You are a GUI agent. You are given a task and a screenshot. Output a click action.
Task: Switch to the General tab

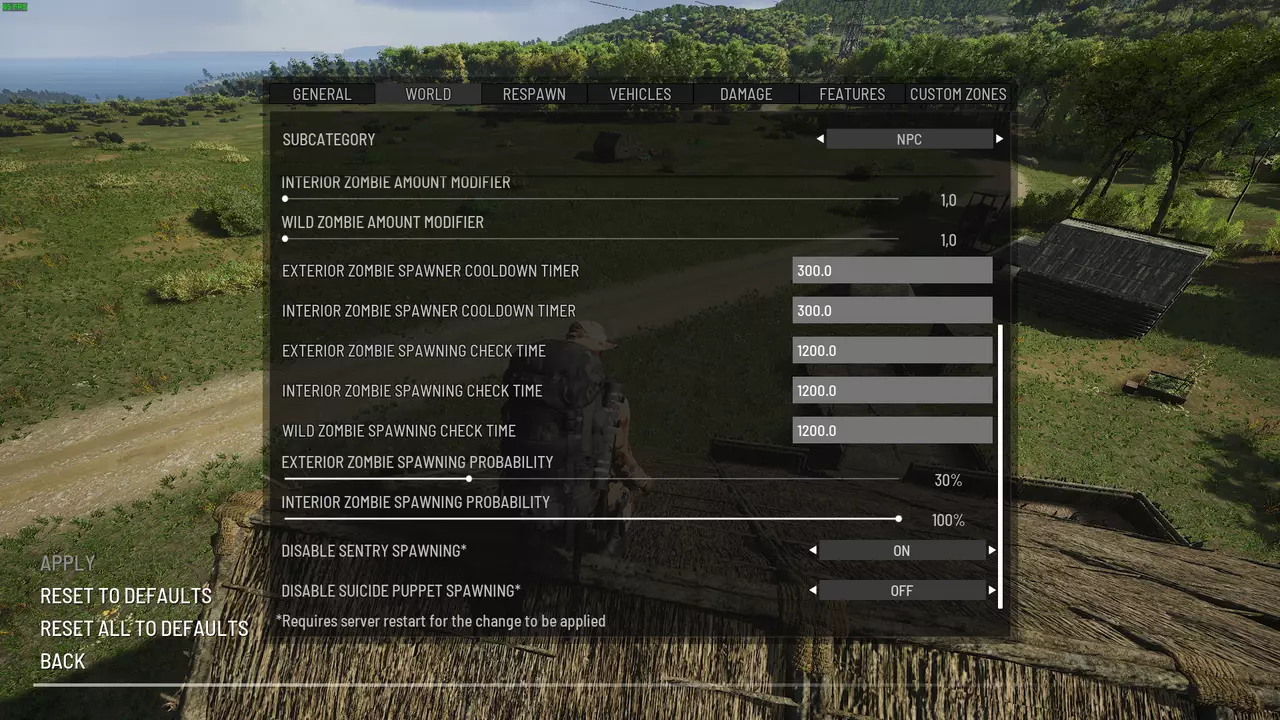coord(321,94)
